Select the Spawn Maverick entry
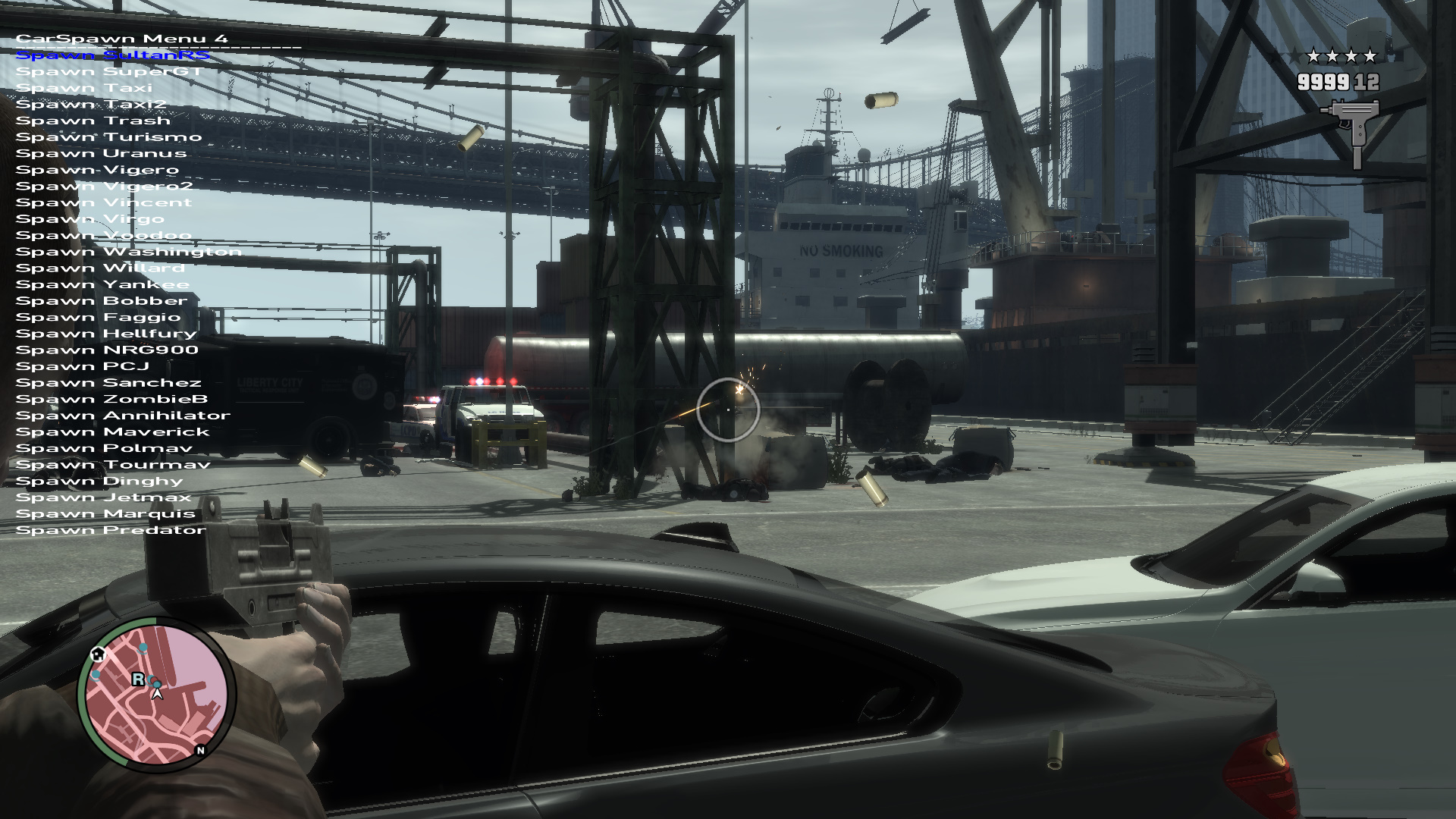The height and width of the screenshot is (819, 1456). (x=112, y=432)
